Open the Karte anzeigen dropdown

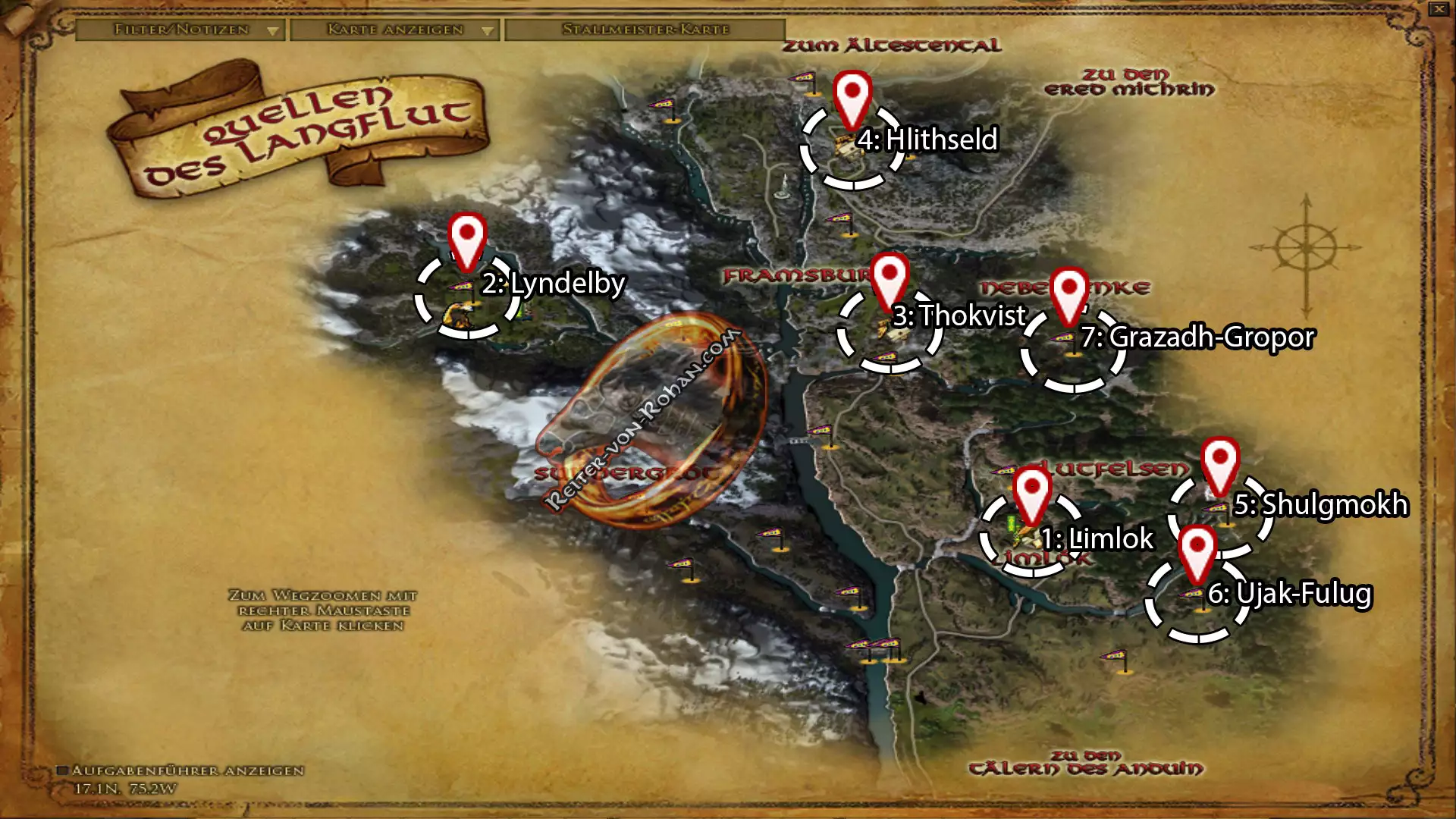394,30
